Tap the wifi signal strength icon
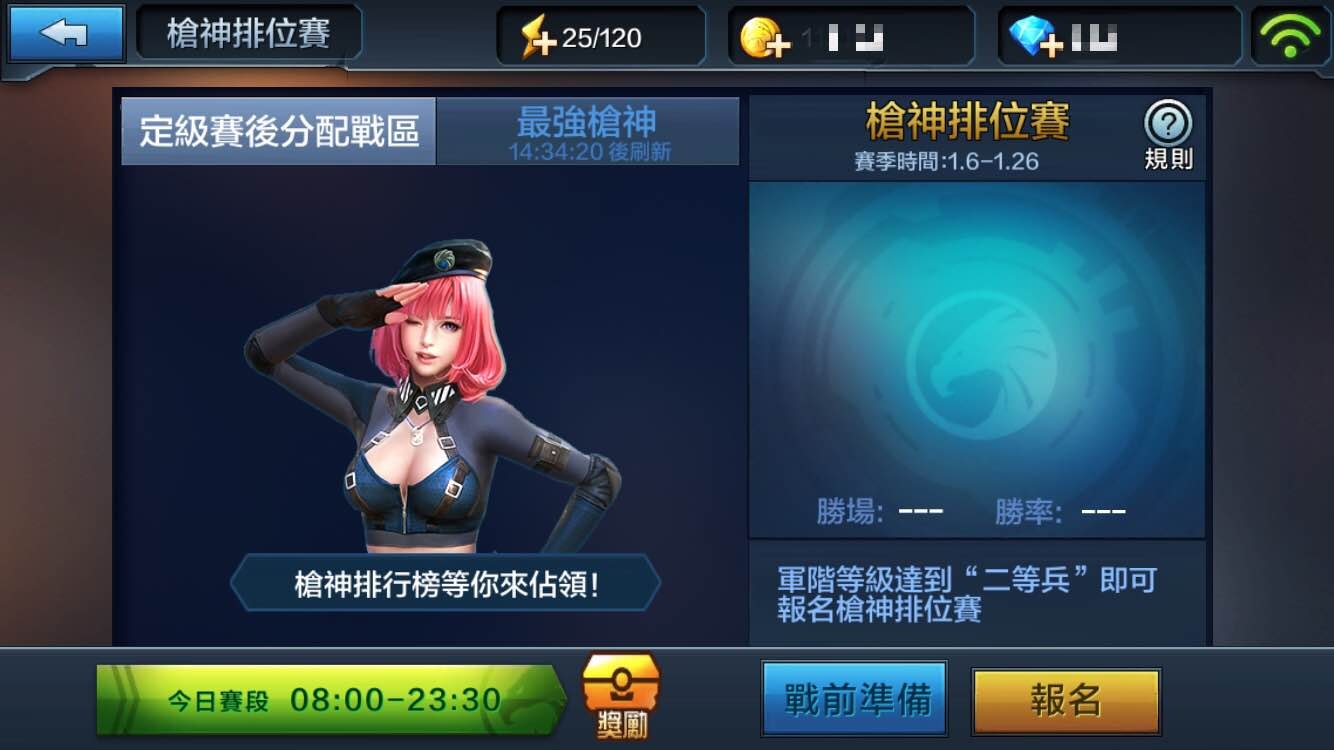Viewport: 1334px width, 750px height. (x=1292, y=33)
